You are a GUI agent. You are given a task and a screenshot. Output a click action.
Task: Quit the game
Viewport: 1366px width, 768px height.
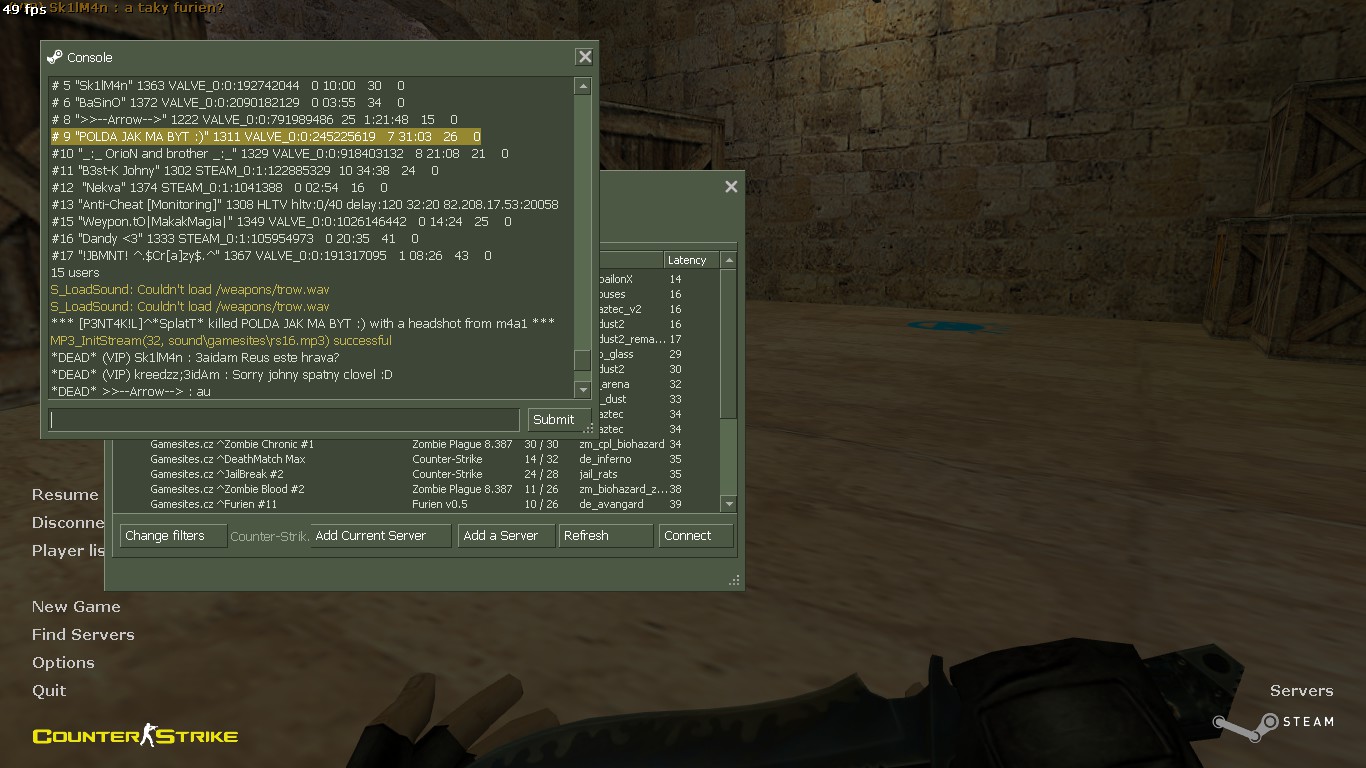coord(49,691)
